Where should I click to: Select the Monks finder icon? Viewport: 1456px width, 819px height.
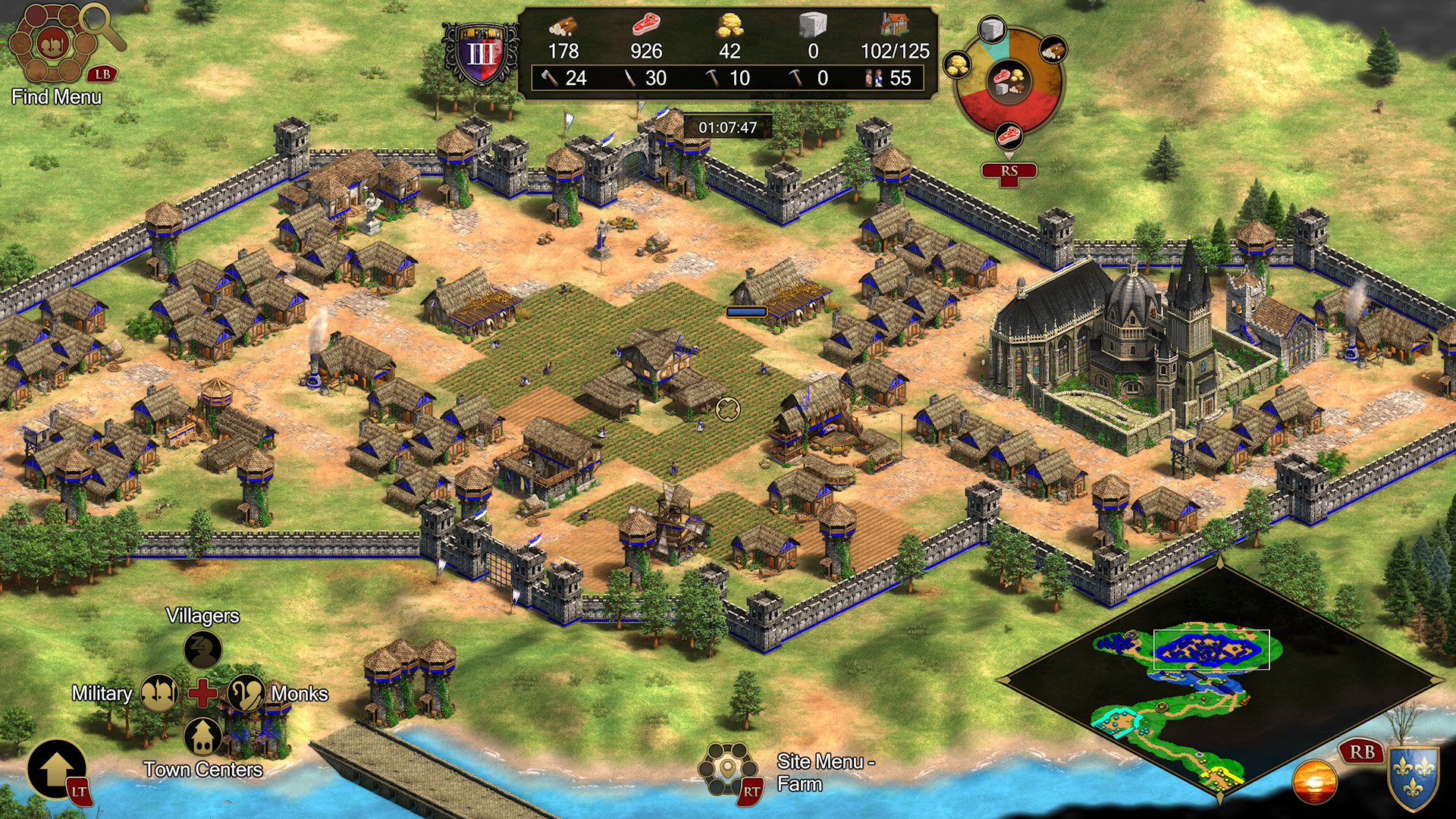pos(246,693)
